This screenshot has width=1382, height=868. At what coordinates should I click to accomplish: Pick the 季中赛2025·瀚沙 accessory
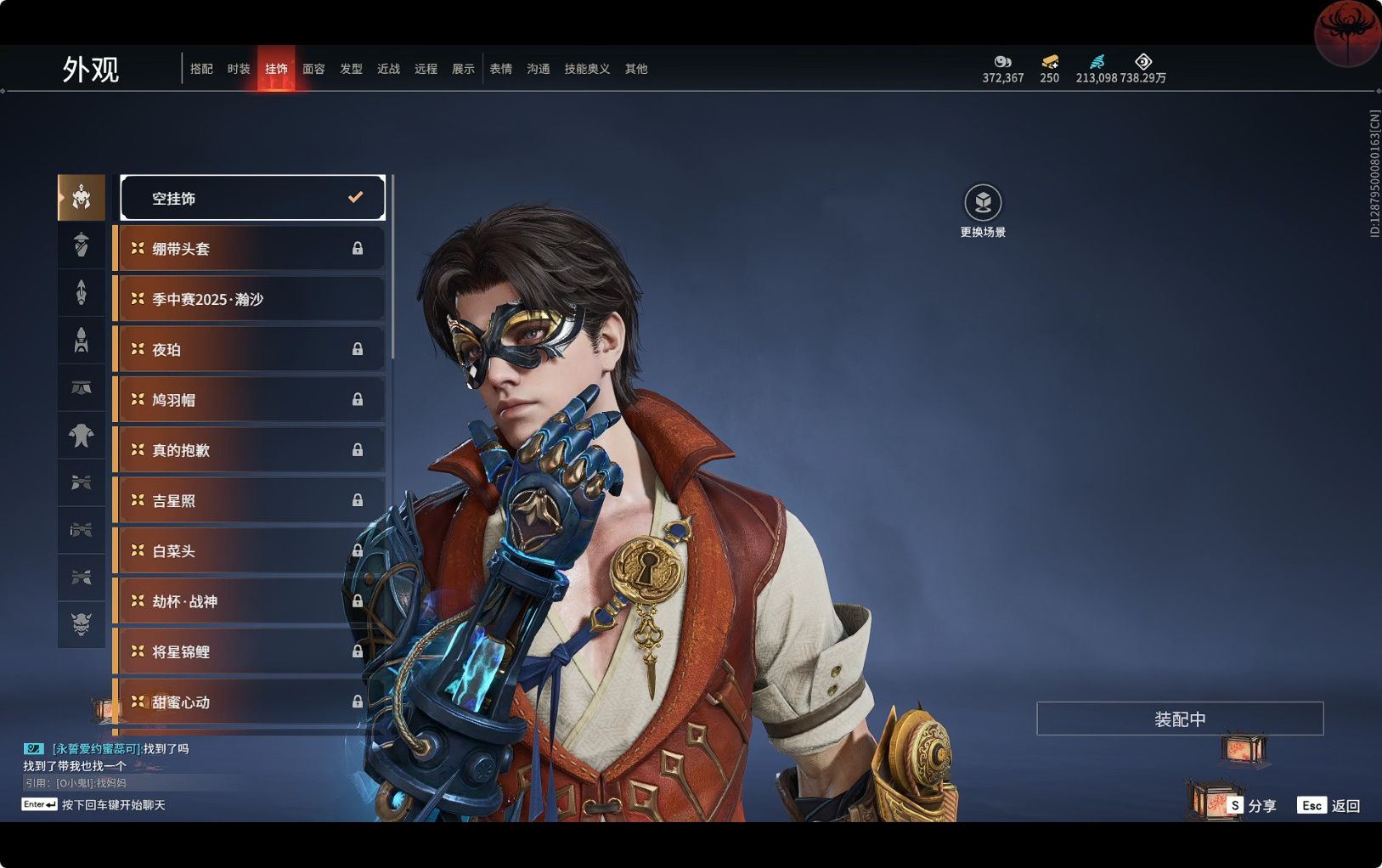248,299
